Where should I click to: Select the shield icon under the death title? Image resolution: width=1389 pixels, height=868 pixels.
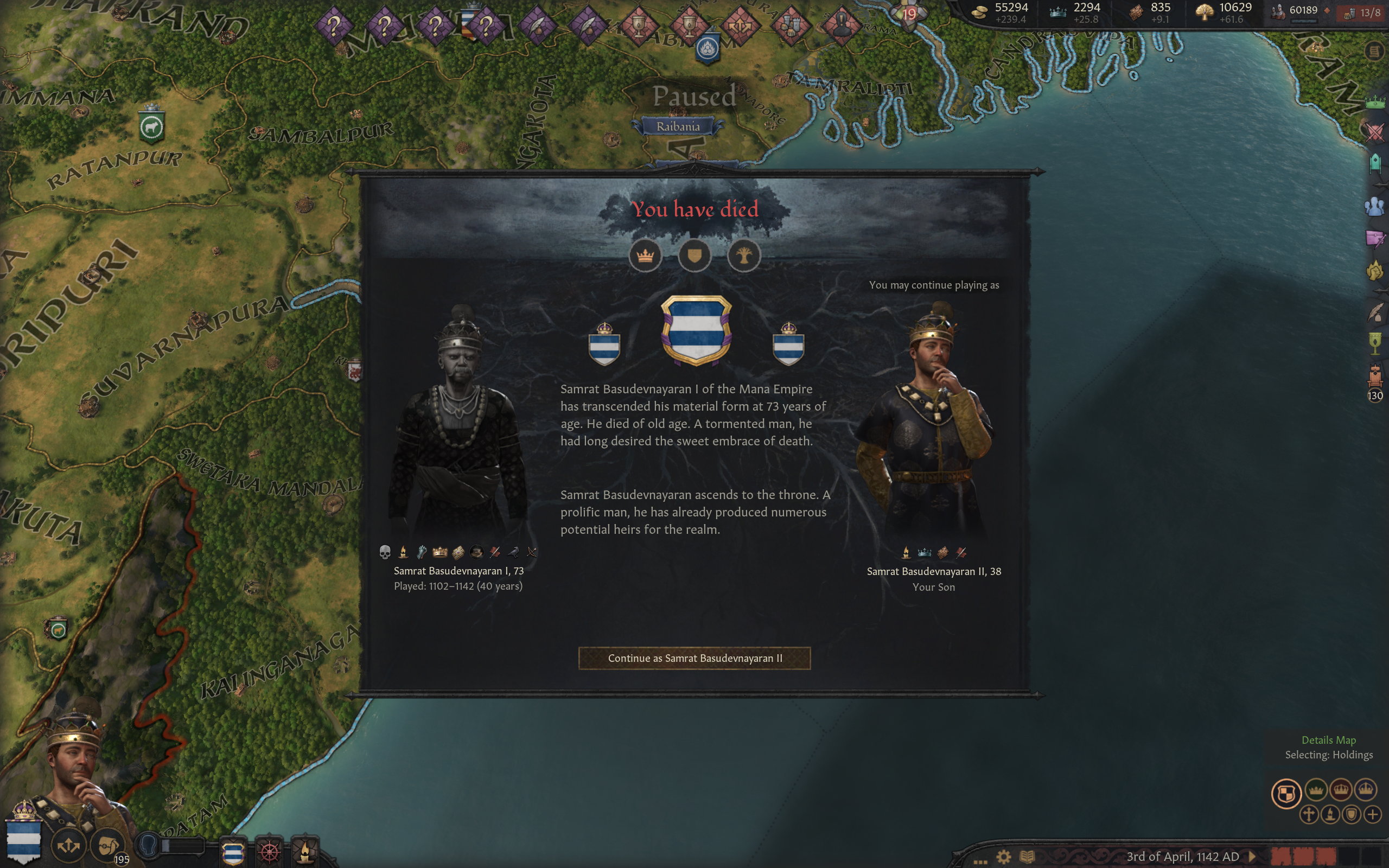[x=694, y=256]
